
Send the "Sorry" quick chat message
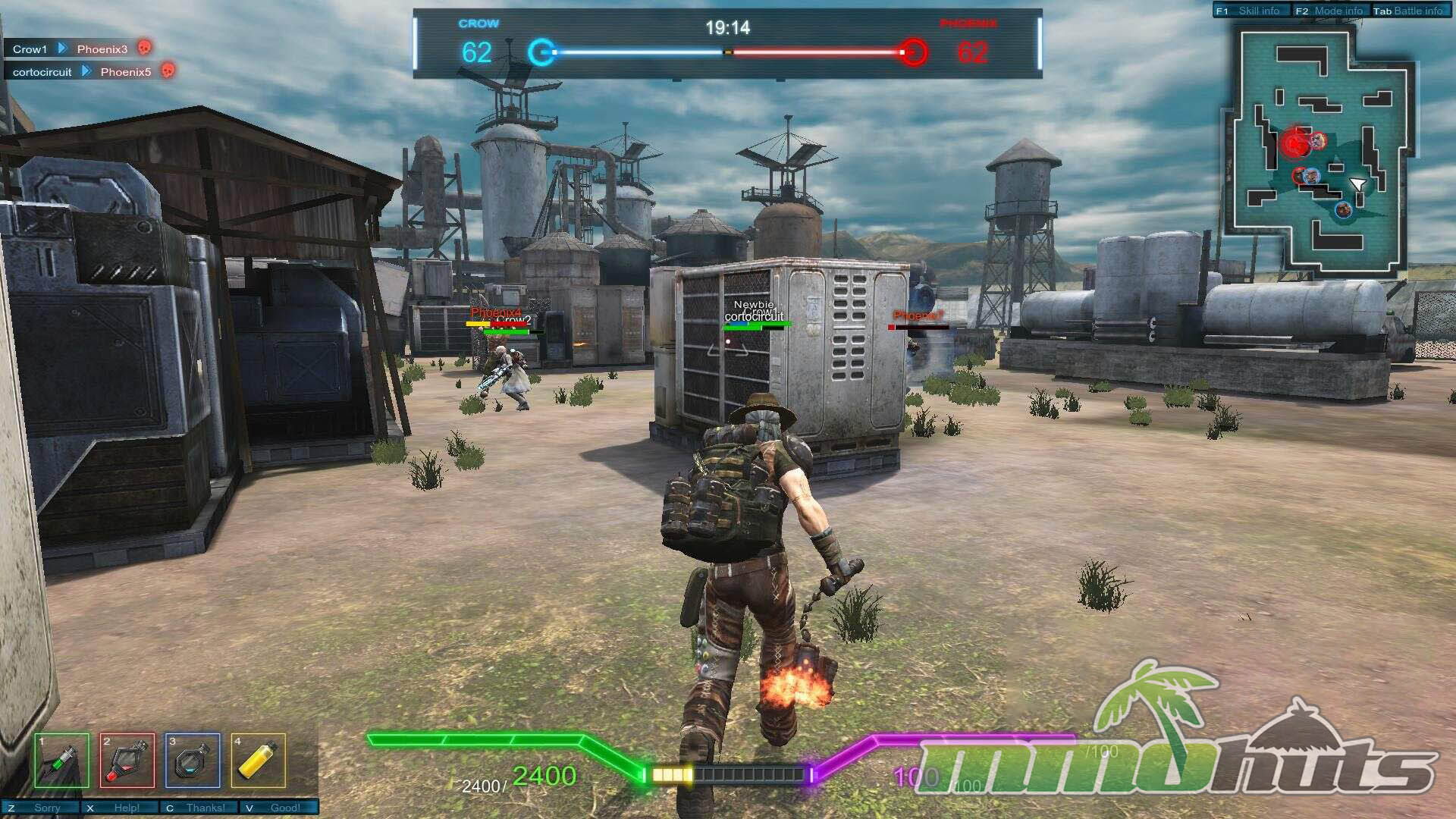coord(42,808)
